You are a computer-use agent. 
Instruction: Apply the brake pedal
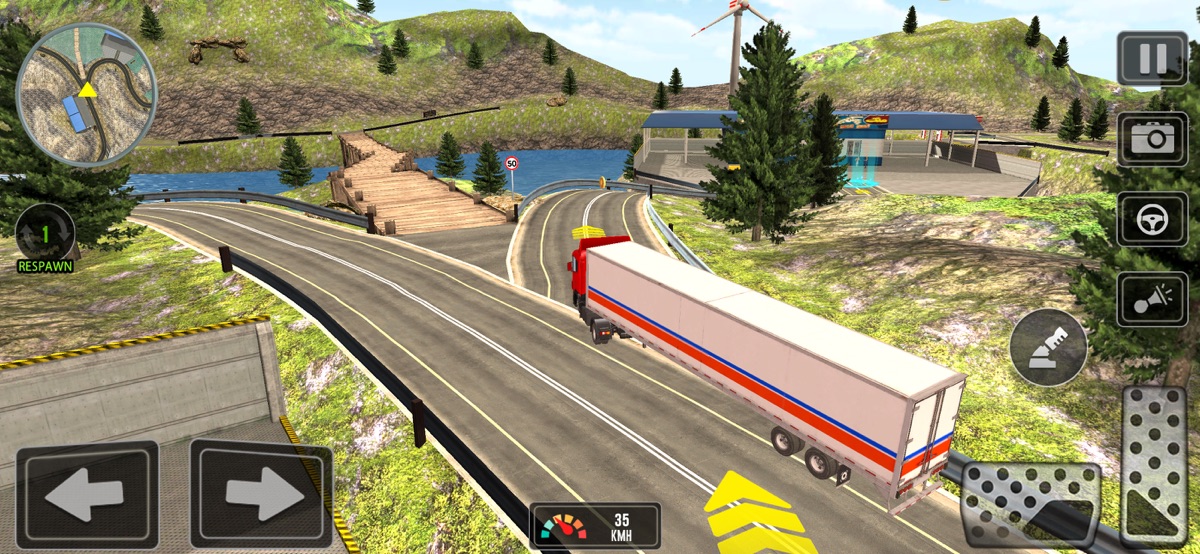coord(1030,504)
